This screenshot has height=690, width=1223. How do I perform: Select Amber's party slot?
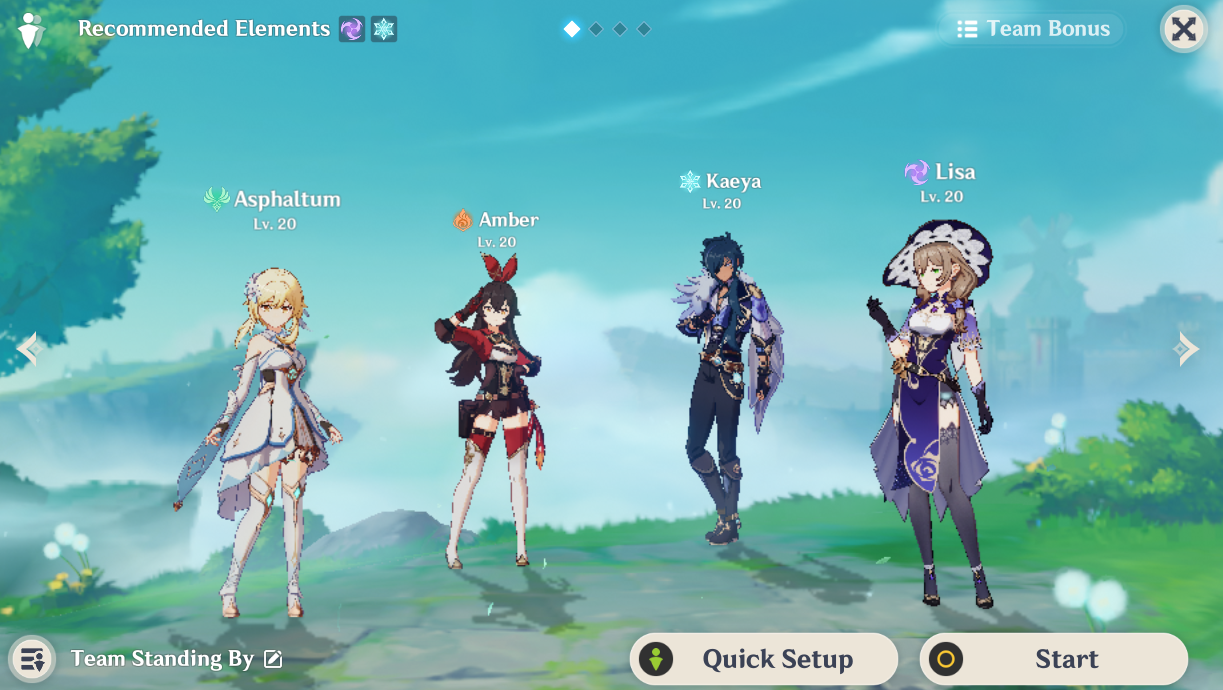click(x=487, y=410)
